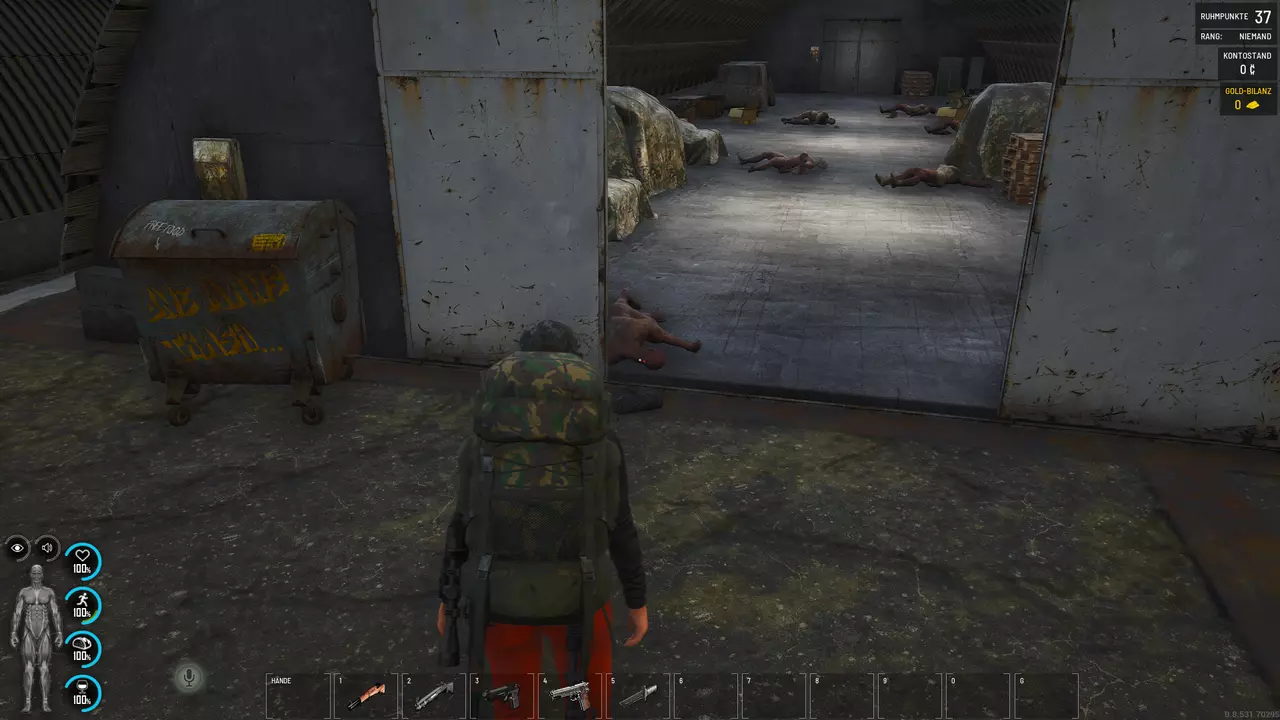Select the Hände hands slot
The height and width of the screenshot is (720, 1280).
coord(298,695)
